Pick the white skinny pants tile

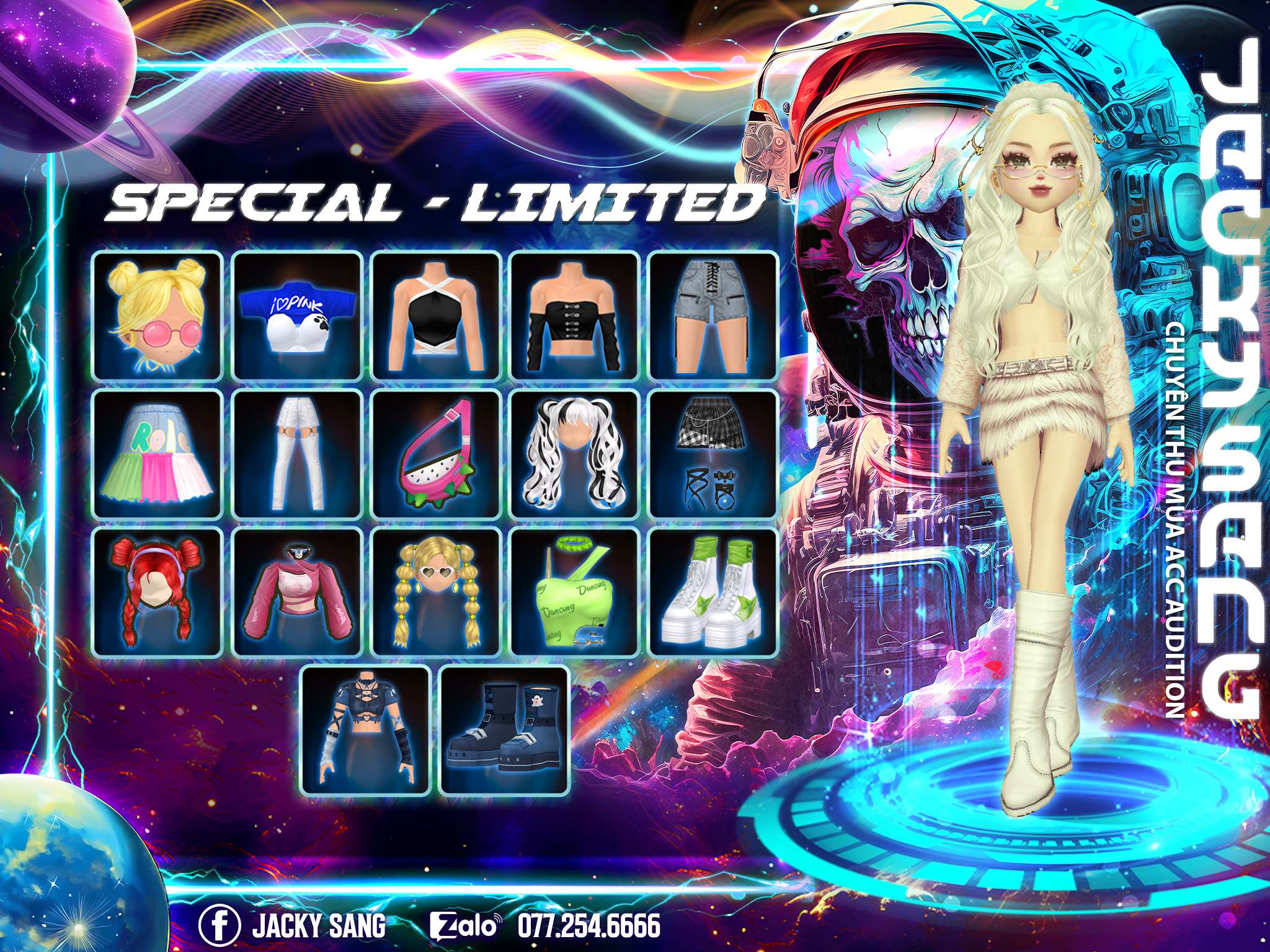[297, 454]
